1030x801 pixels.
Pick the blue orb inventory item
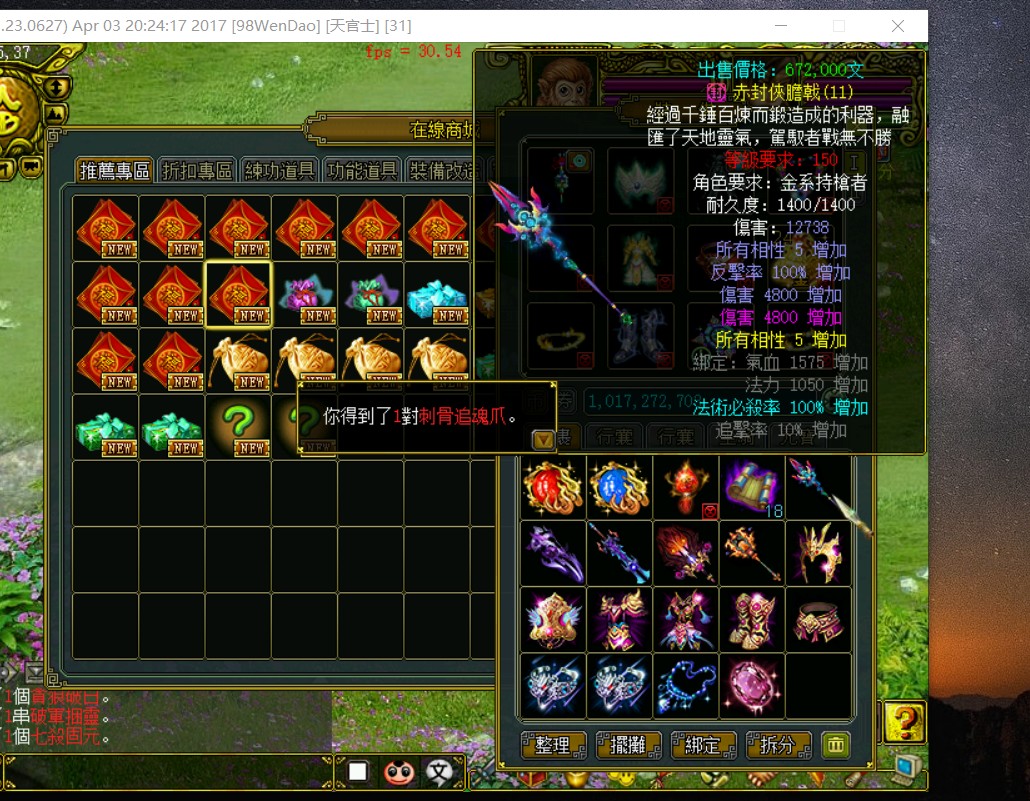(x=619, y=487)
